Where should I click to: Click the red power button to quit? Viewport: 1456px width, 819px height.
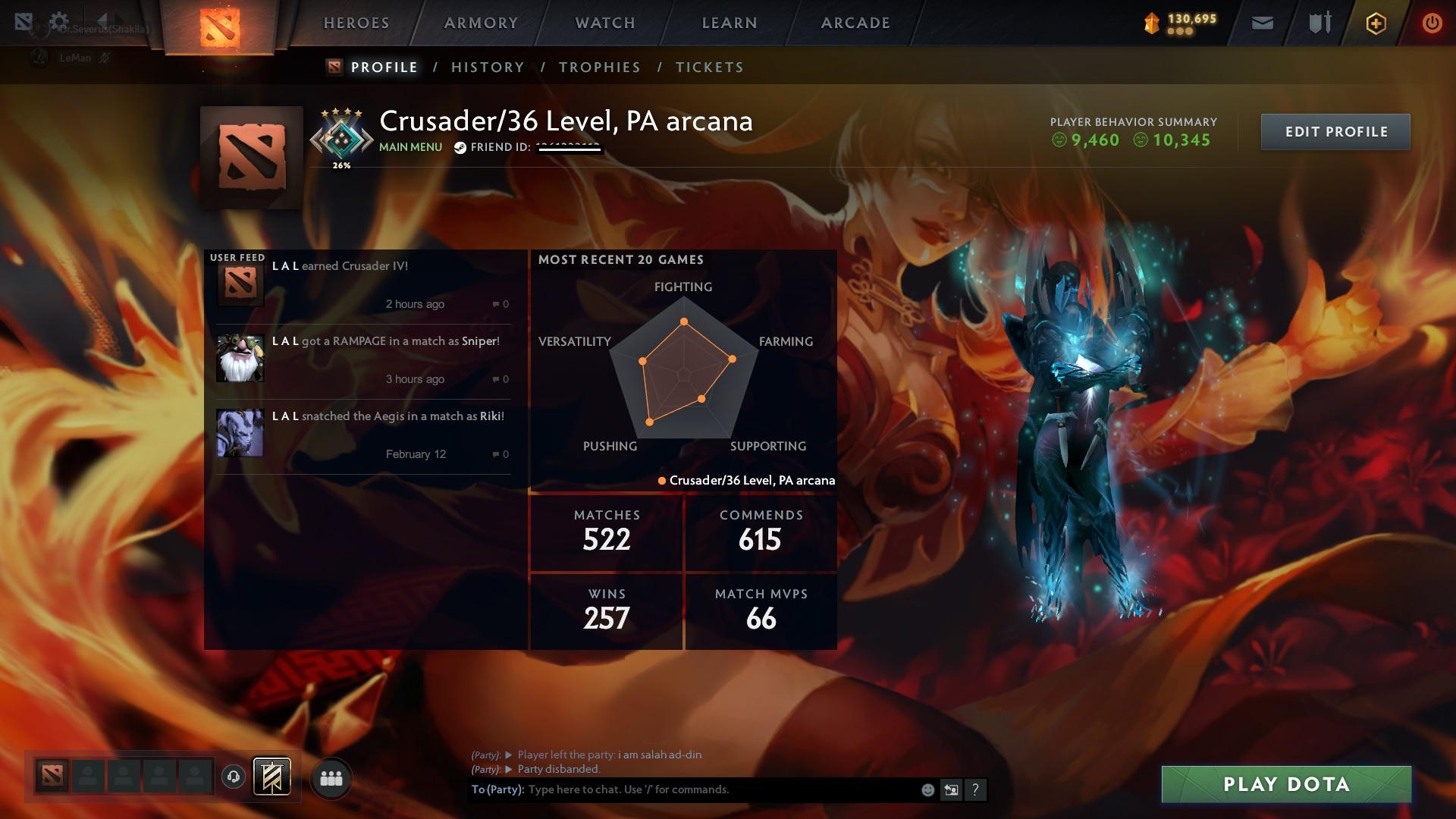tap(1432, 23)
